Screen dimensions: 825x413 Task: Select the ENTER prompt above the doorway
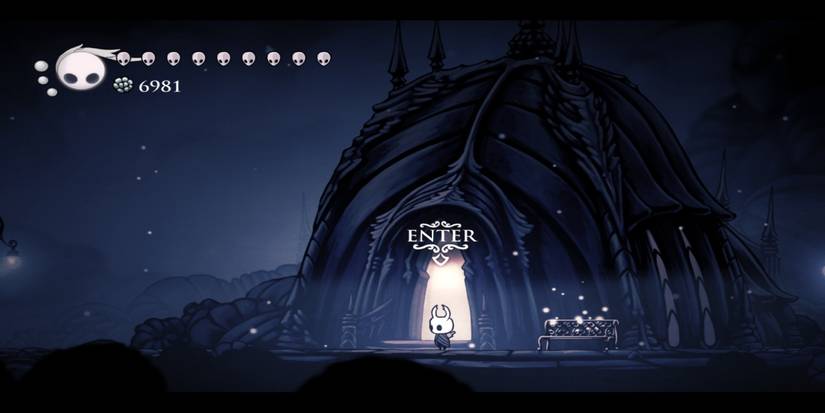[441, 236]
